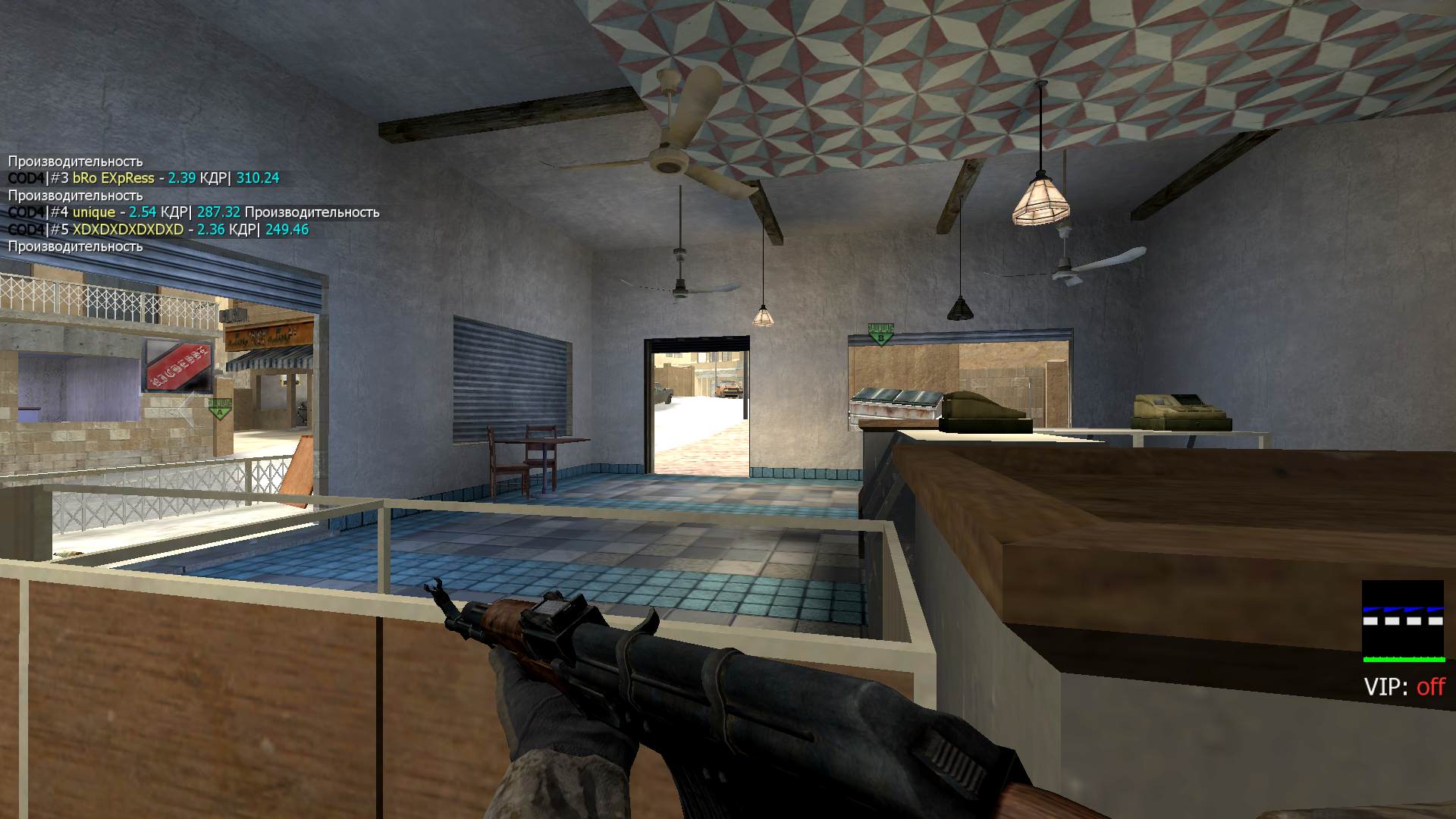Click the #4 unique player chat line

(193, 212)
